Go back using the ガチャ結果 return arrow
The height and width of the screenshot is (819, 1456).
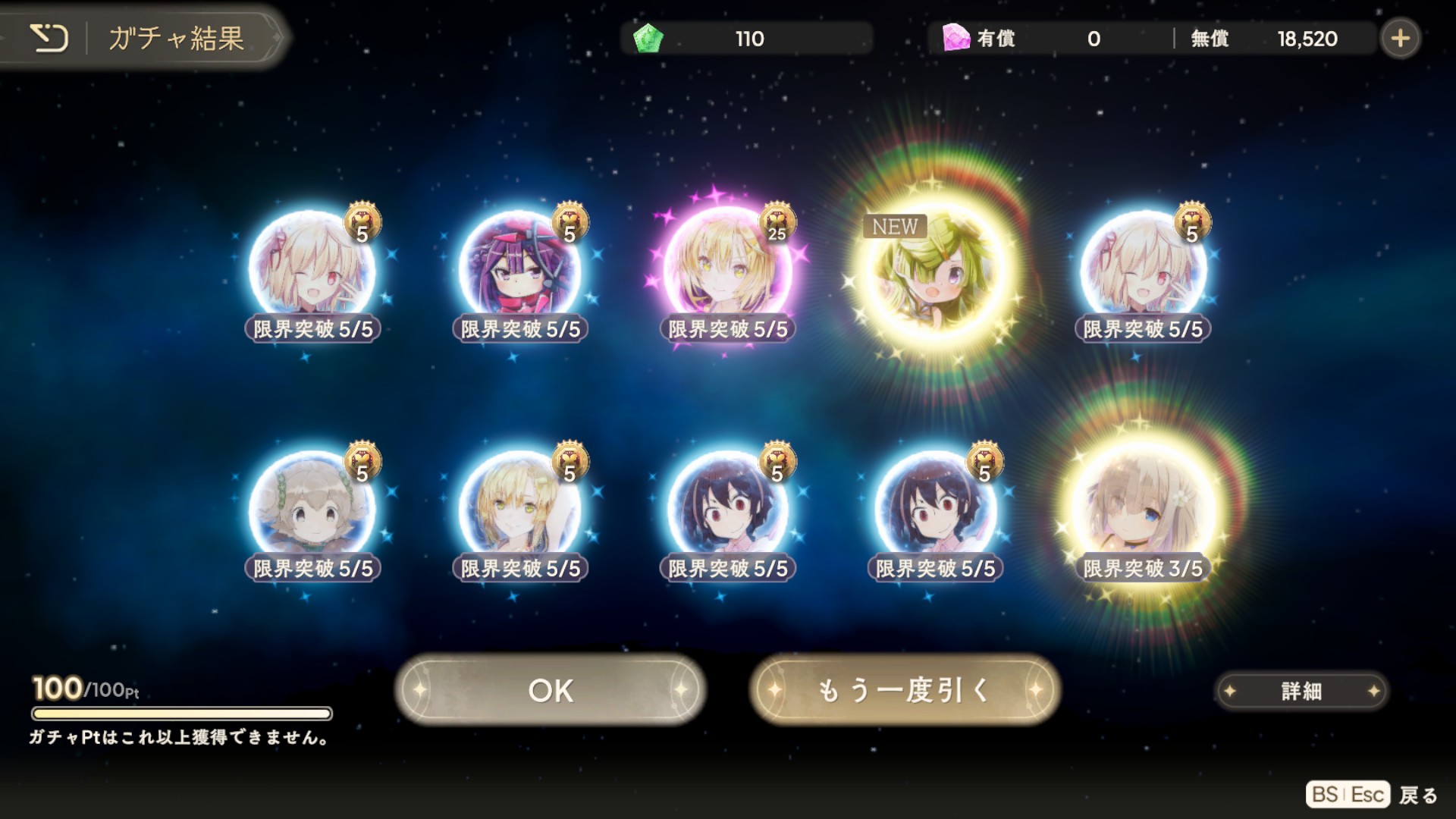[x=49, y=38]
